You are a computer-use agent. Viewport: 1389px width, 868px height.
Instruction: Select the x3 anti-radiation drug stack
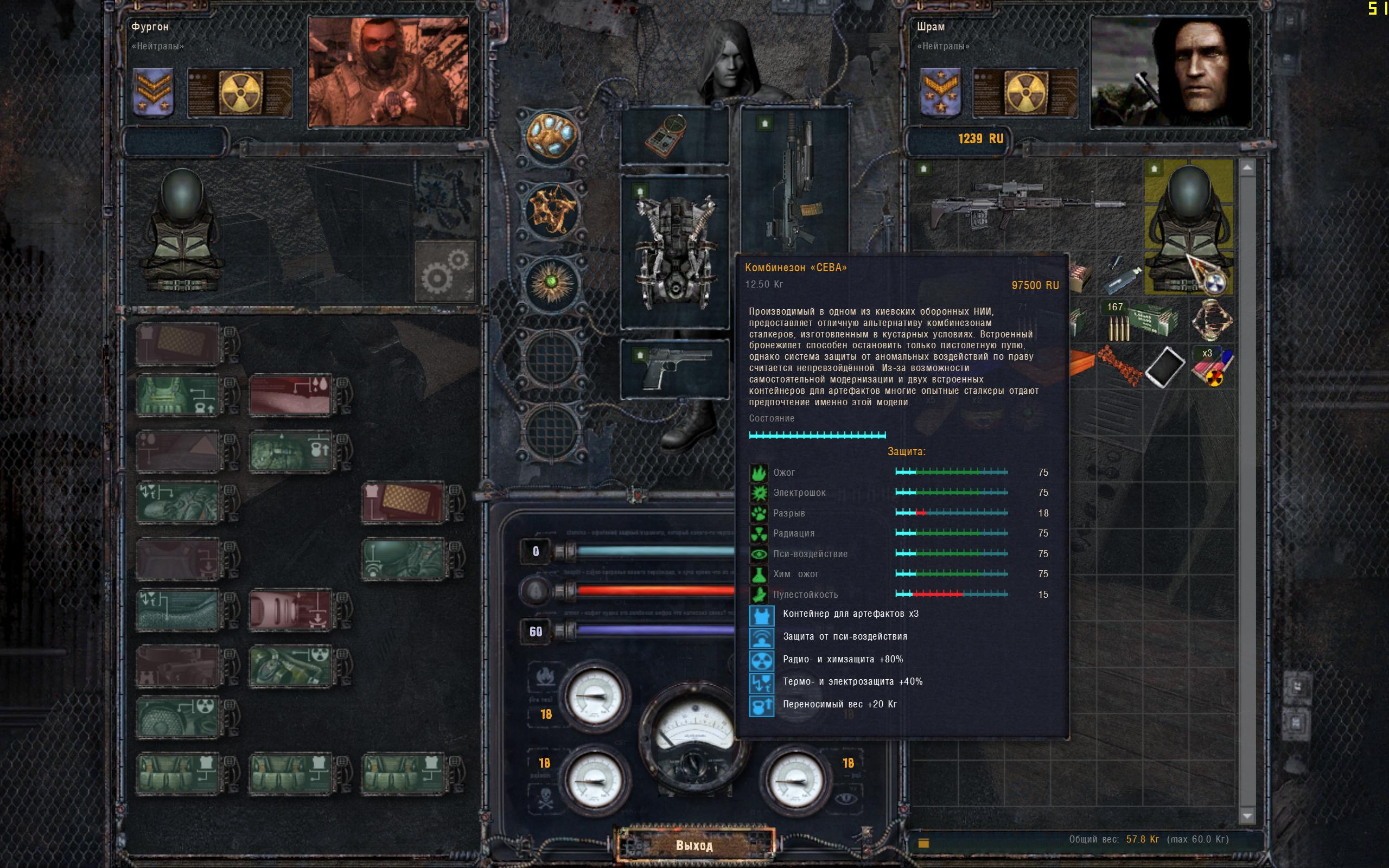1212,366
